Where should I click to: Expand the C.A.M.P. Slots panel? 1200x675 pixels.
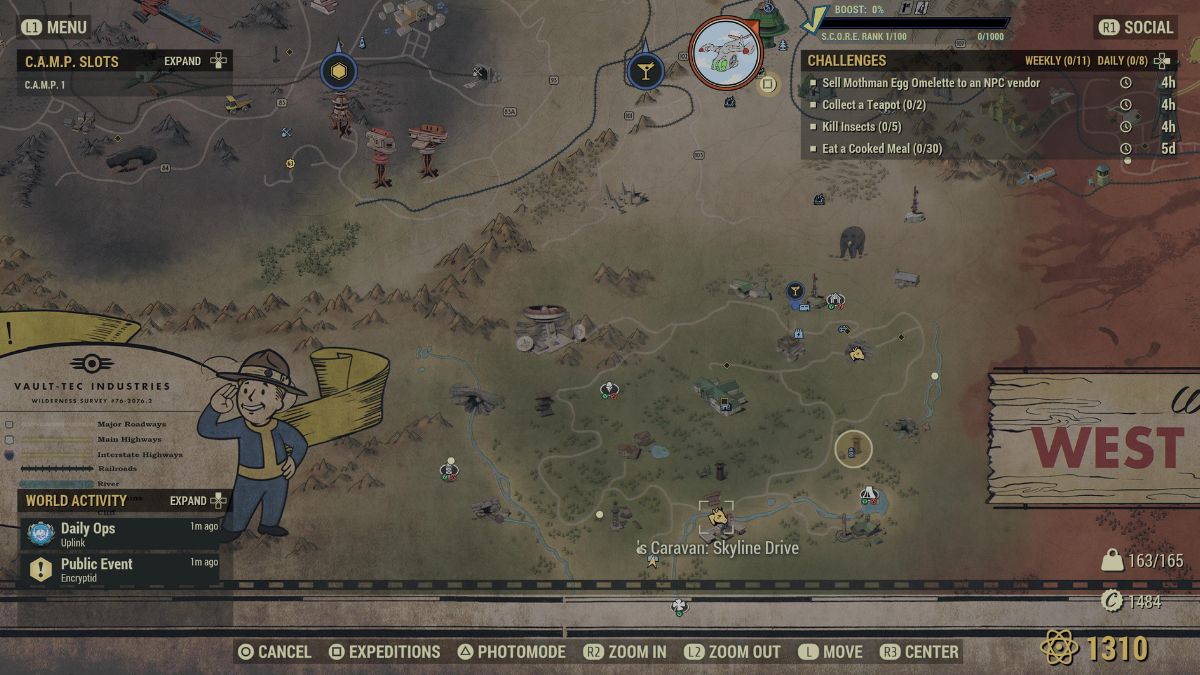(x=196, y=61)
